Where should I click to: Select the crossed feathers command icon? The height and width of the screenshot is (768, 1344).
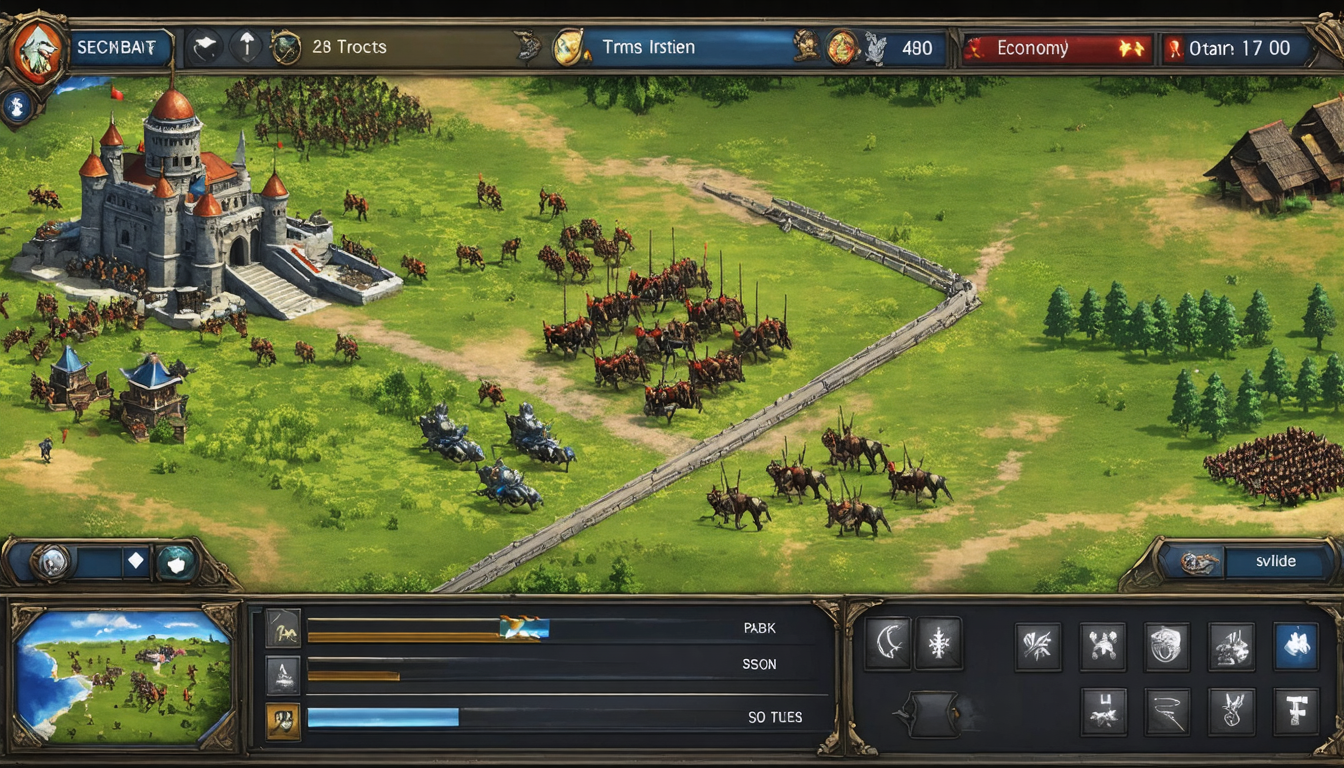click(1037, 645)
